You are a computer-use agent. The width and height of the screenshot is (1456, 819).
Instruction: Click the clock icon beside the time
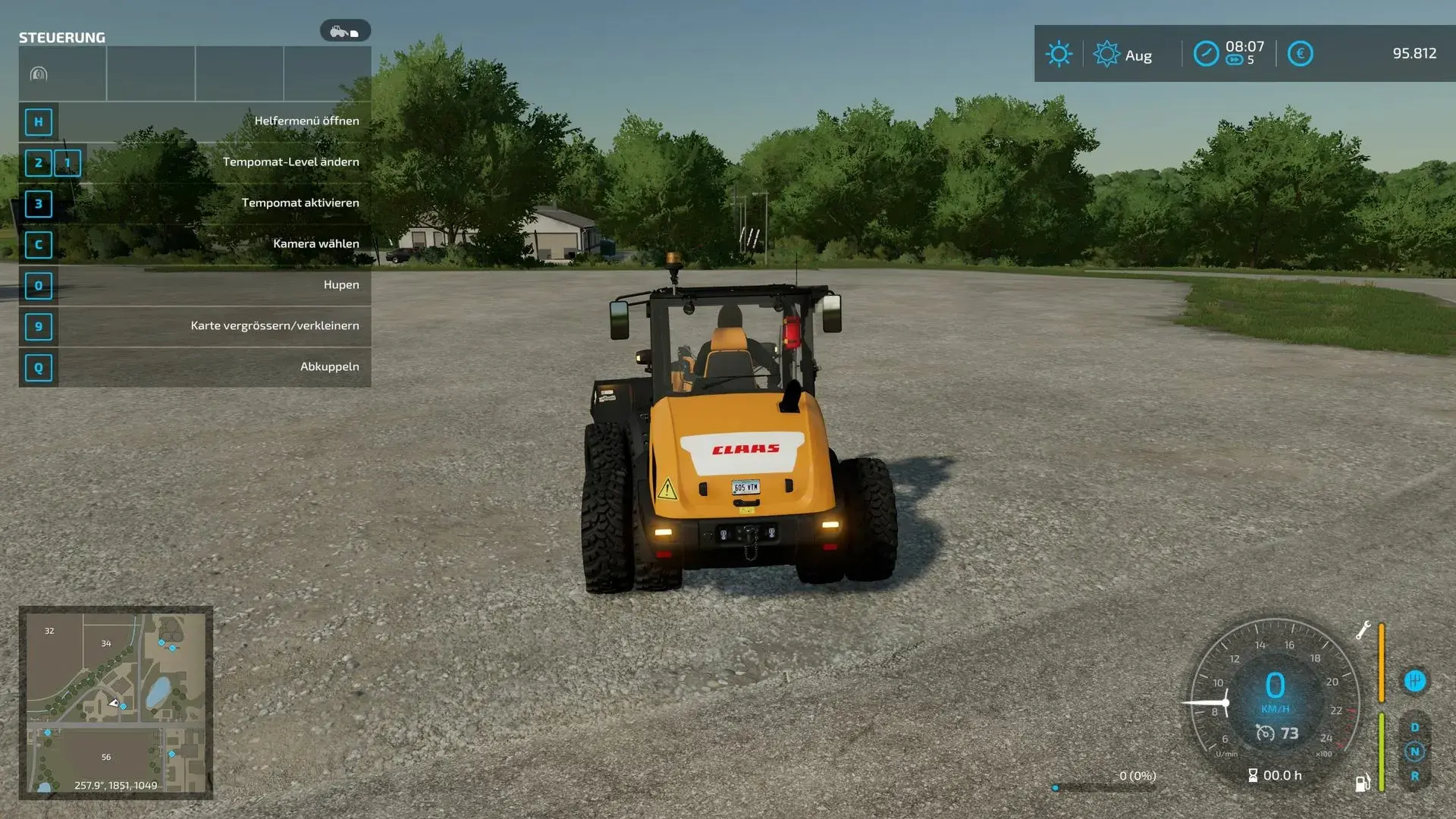click(x=1206, y=54)
